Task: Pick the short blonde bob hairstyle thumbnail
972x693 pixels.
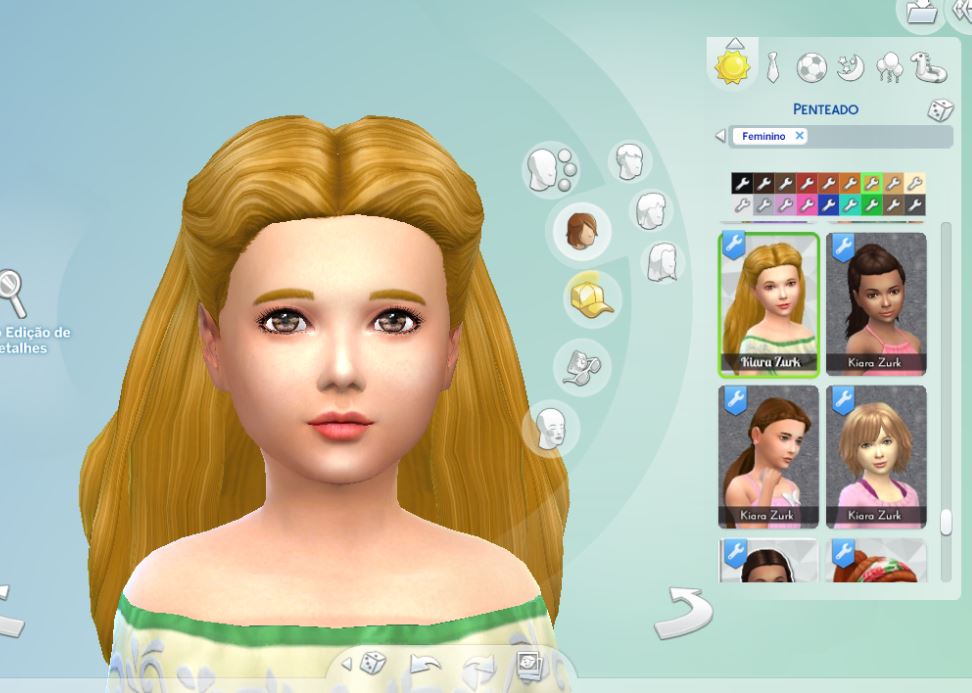Action: pos(876,456)
